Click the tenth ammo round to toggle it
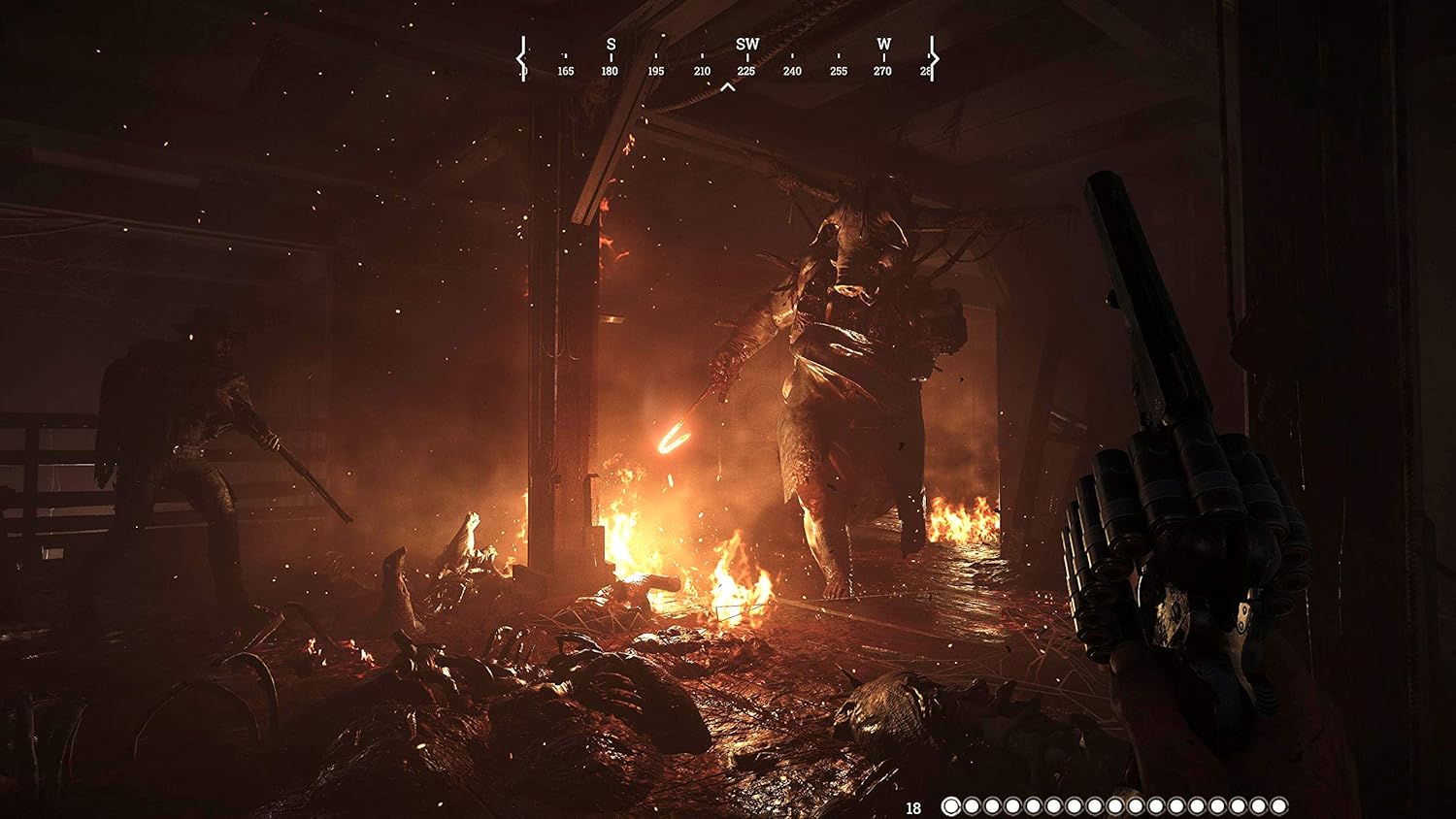This screenshot has width=1456, height=819. tap(1123, 805)
